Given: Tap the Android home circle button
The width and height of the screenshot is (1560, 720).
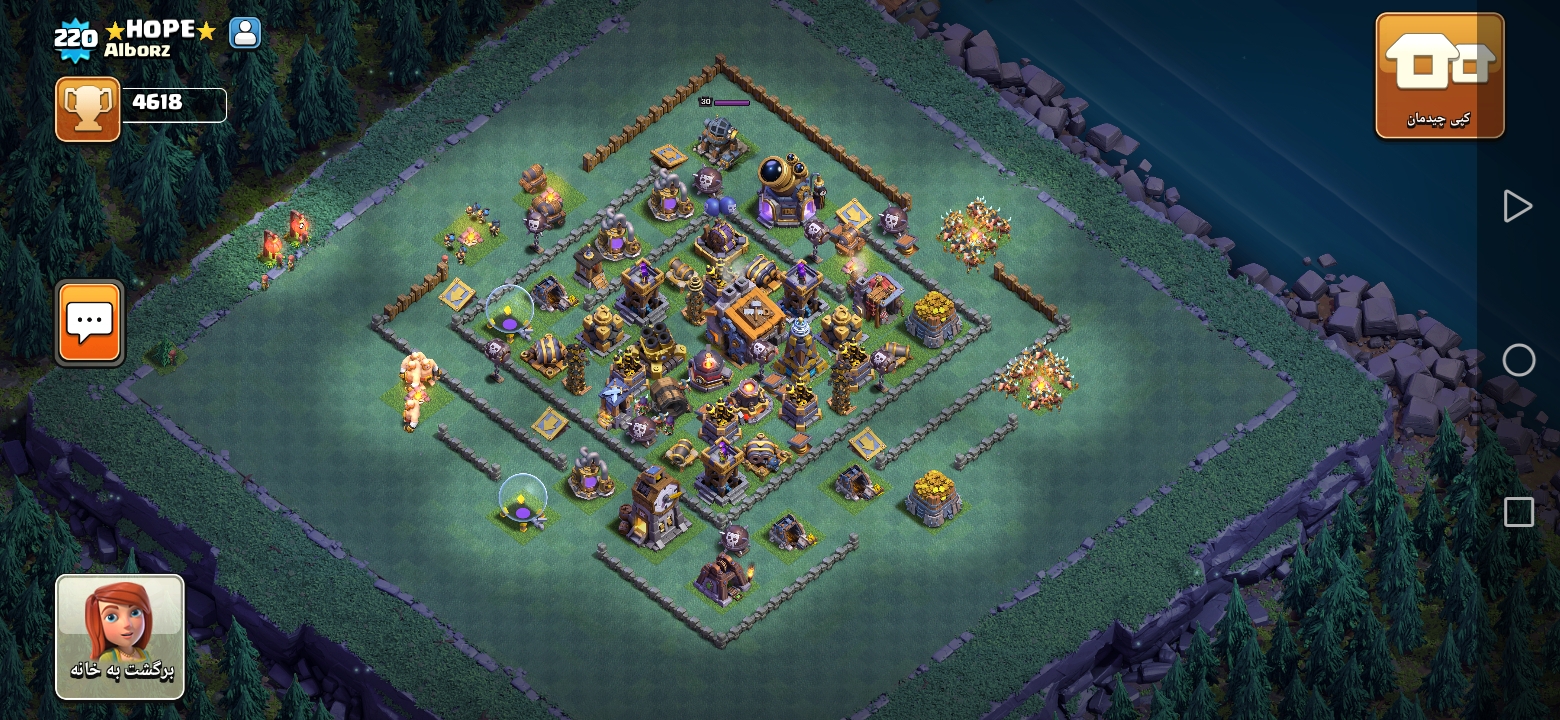Looking at the screenshot, I should [x=1518, y=360].
